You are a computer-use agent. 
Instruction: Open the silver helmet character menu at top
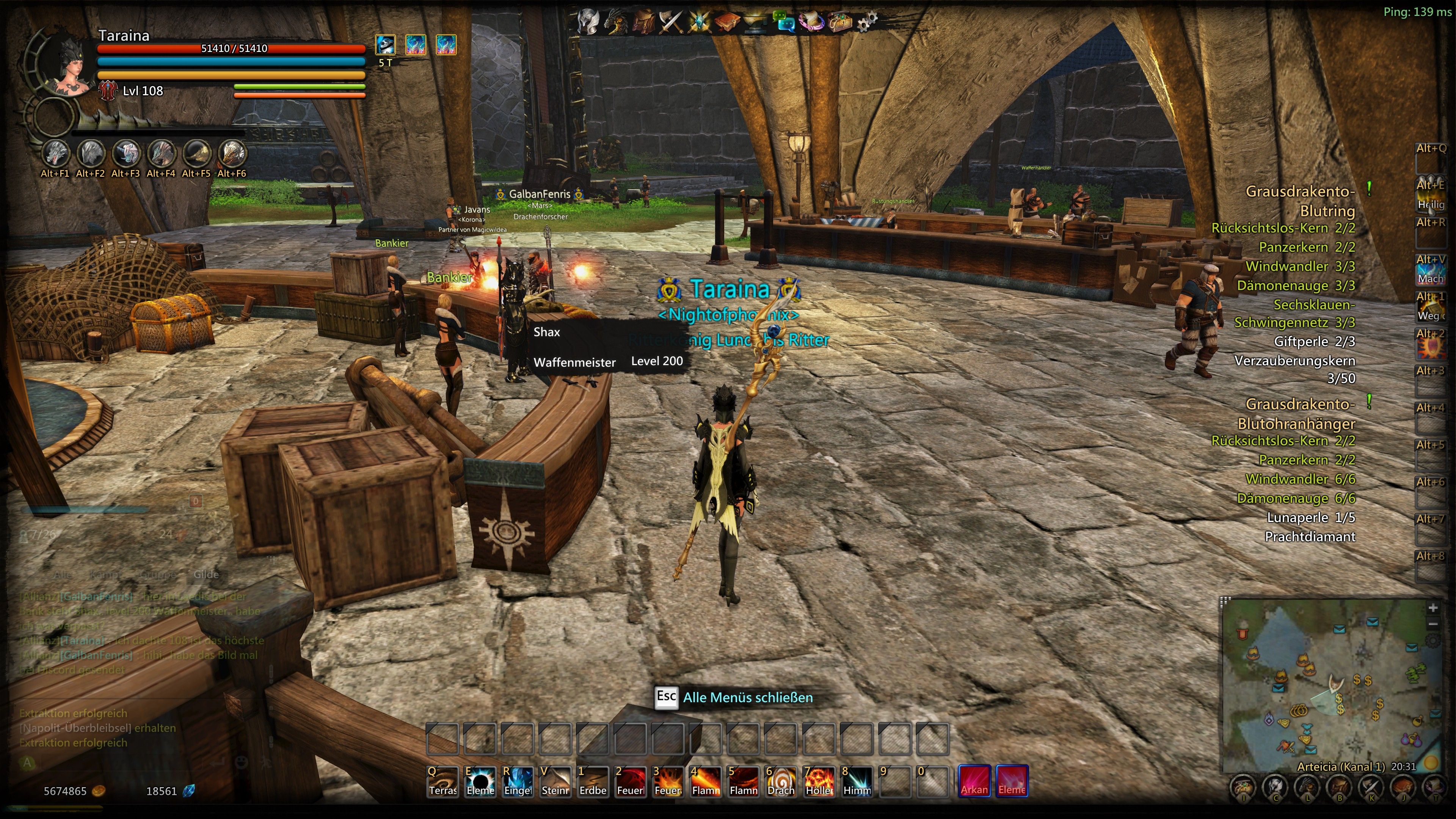pyautogui.click(x=588, y=22)
